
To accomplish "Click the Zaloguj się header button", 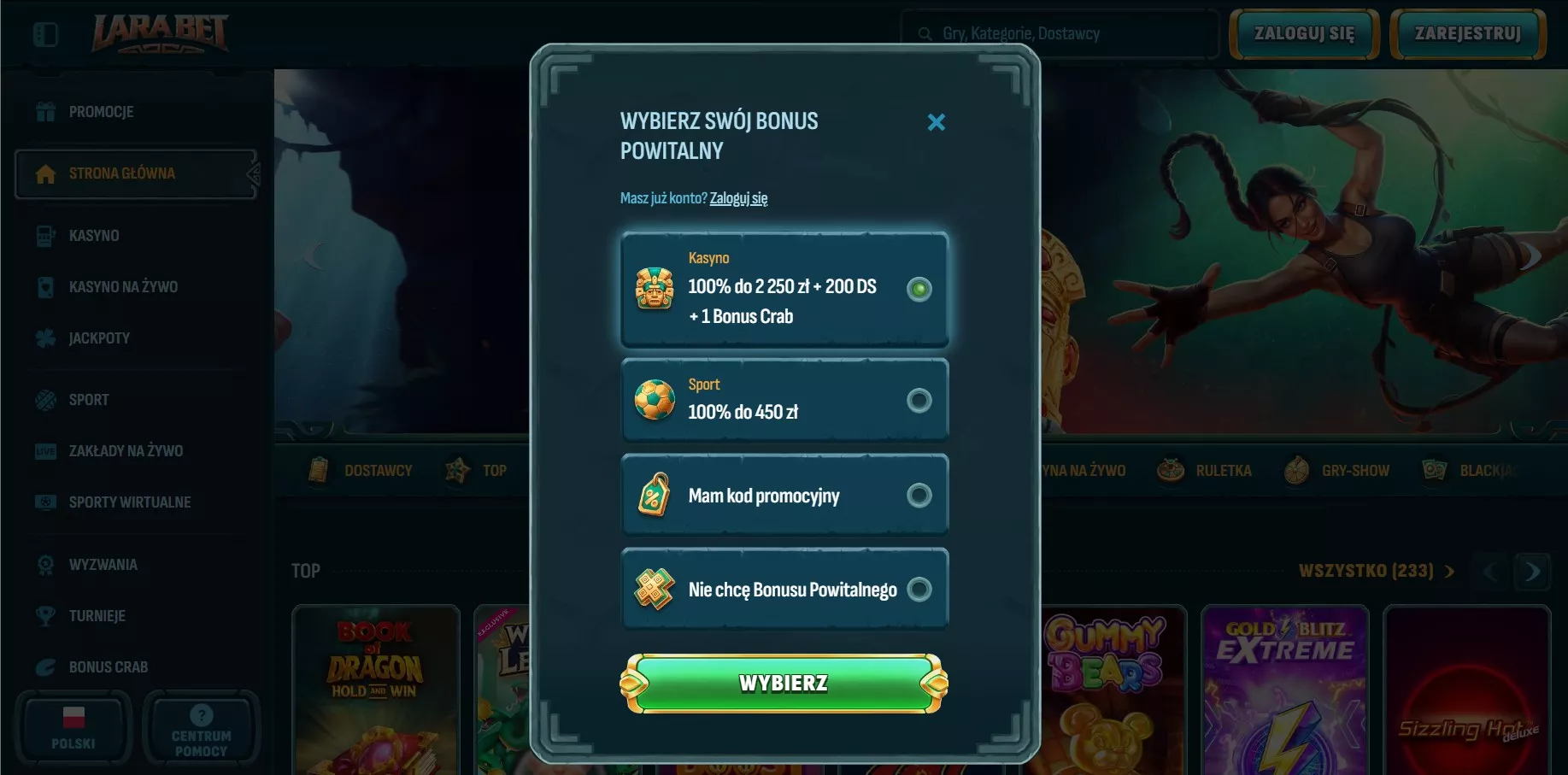I will click(x=1303, y=34).
